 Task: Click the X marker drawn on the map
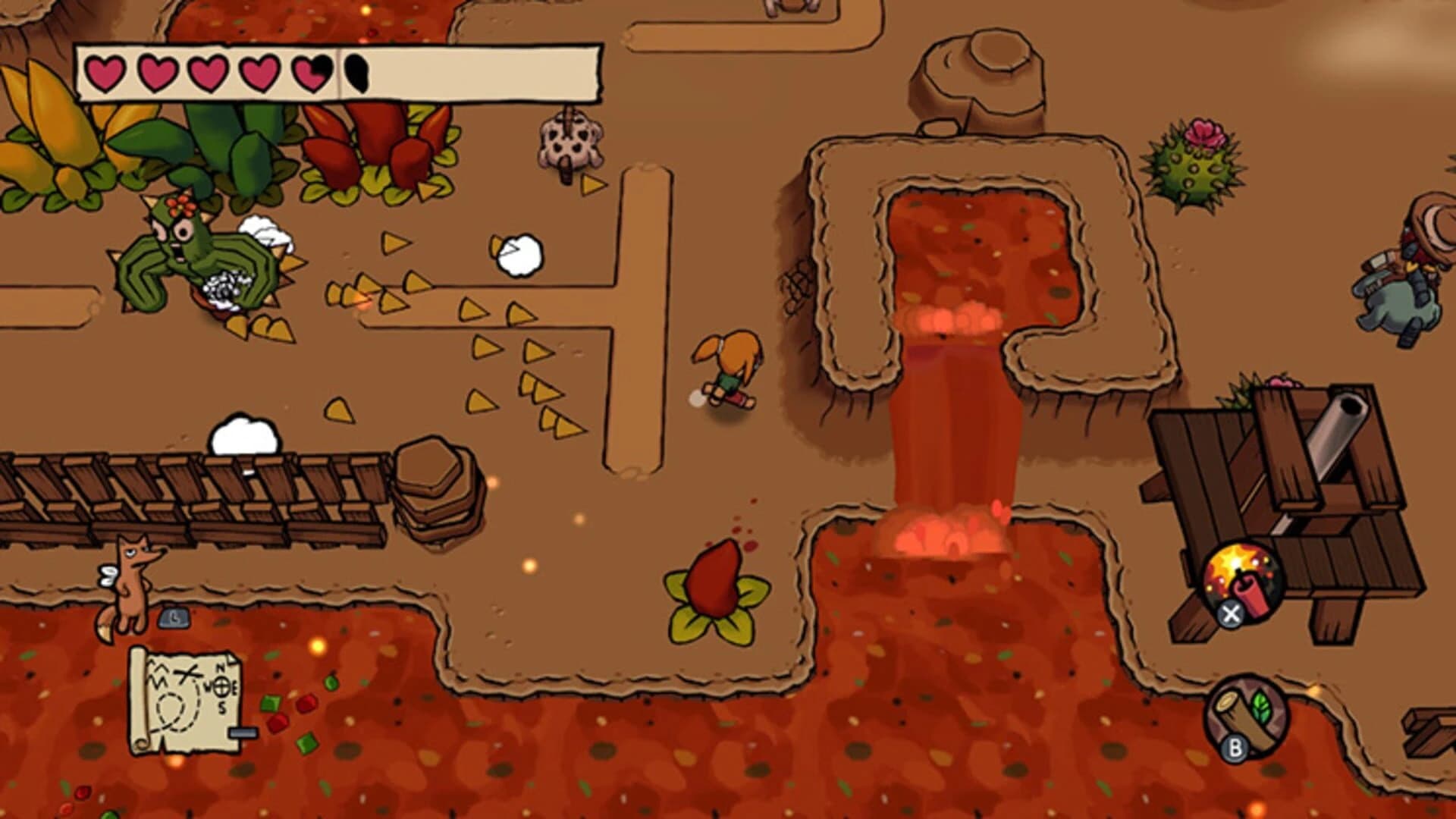[x=187, y=673]
